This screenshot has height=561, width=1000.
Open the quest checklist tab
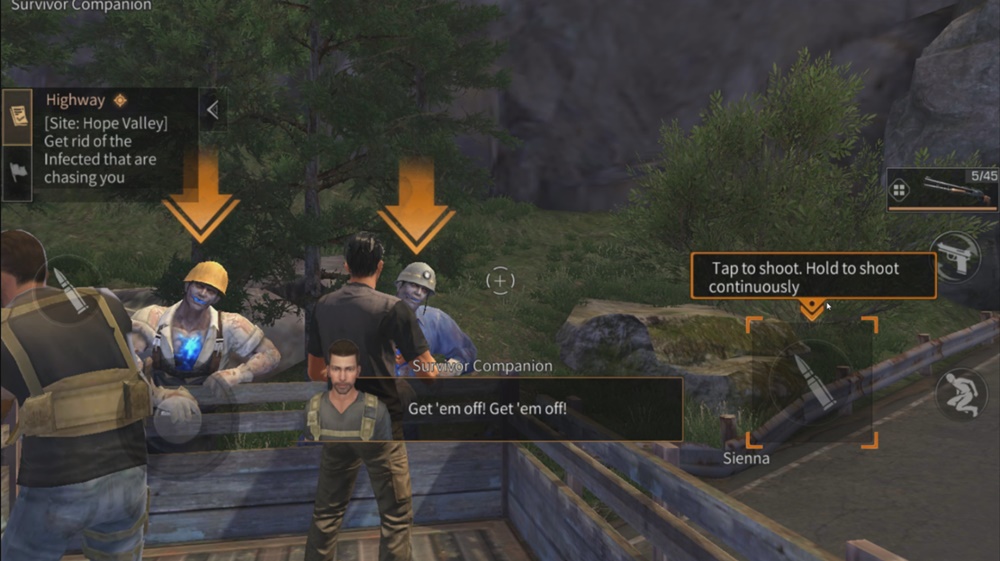[16, 116]
